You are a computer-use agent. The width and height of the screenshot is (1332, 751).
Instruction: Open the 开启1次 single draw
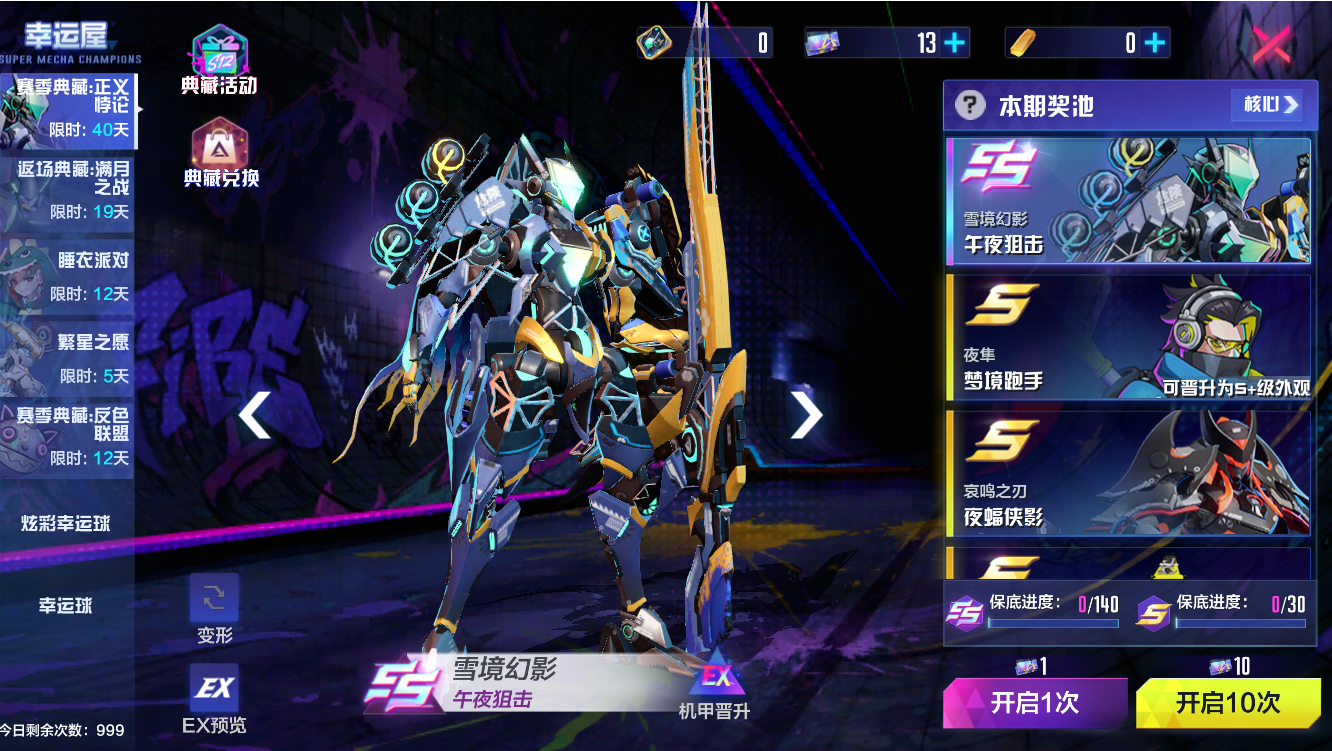[x=1035, y=702]
